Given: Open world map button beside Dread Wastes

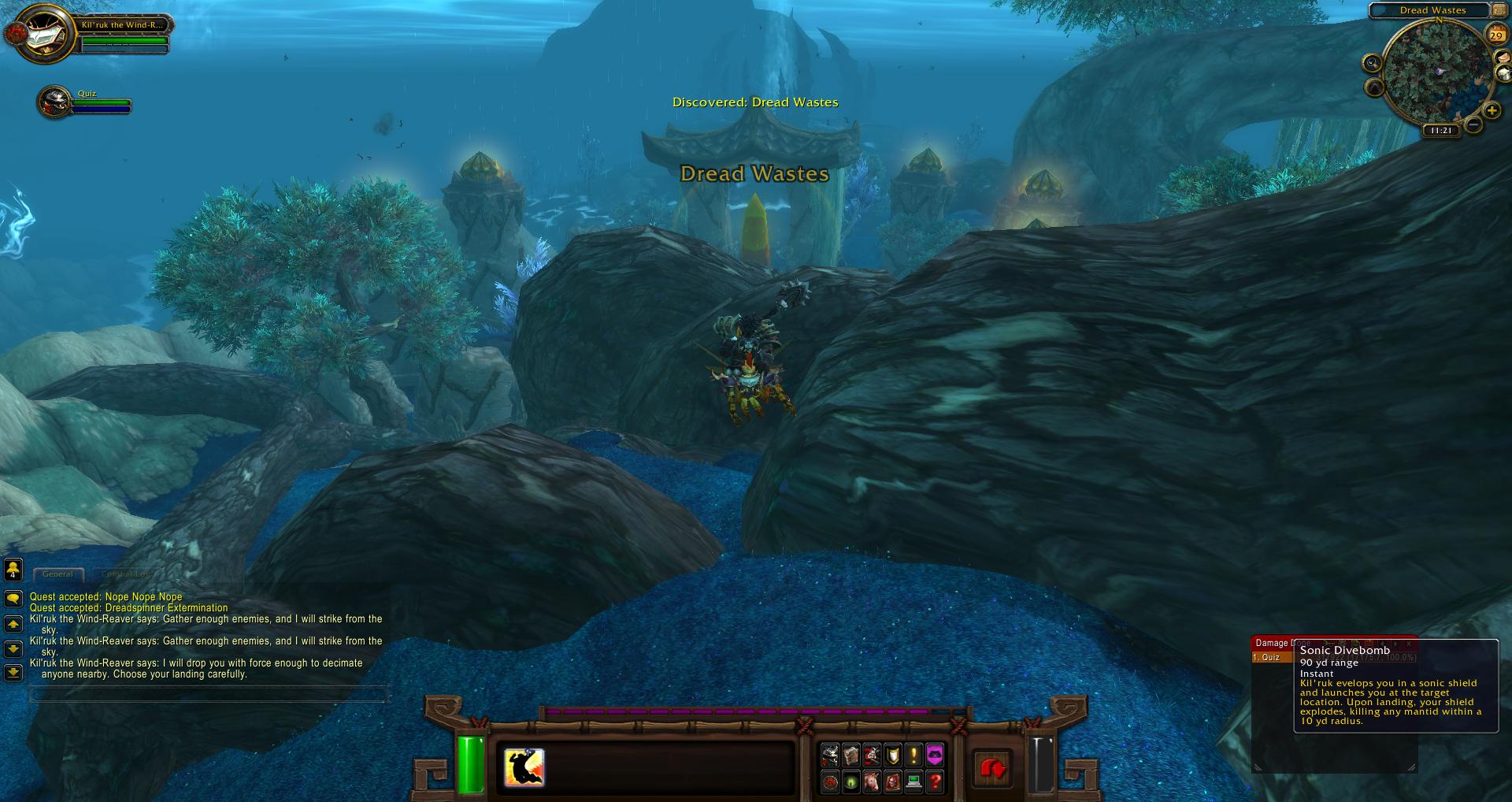Looking at the screenshot, I should [1499, 10].
